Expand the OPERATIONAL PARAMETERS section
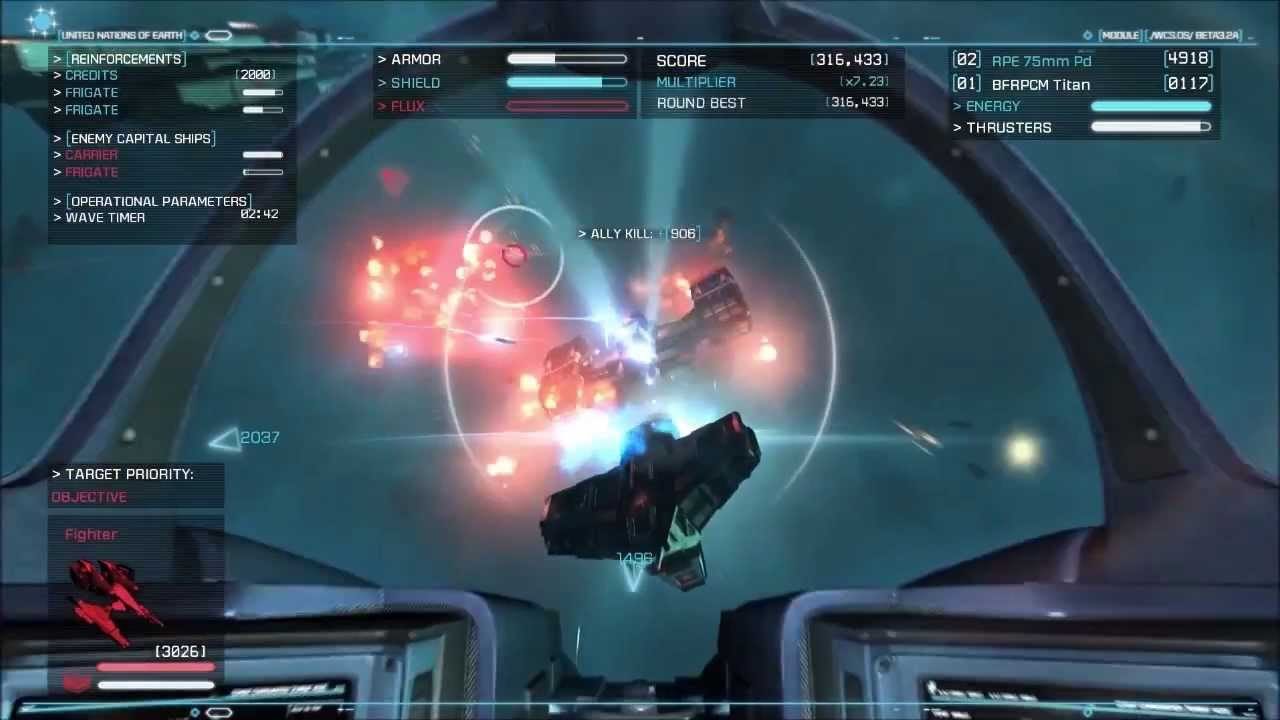 pos(157,201)
